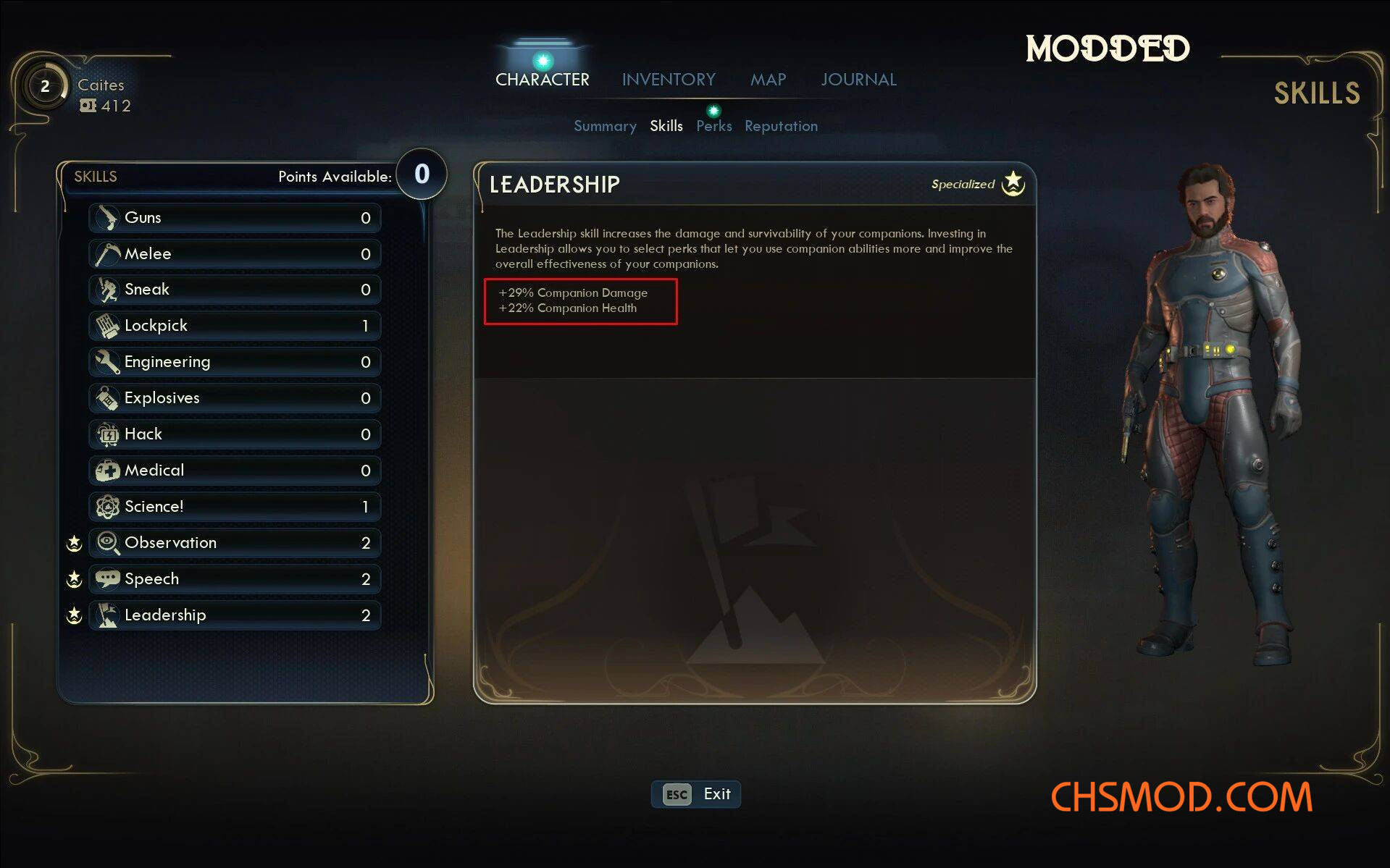This screenshot has height=868, width=1390.
Task: View the Reputation sub-tab
Action: tap(781, 126)
